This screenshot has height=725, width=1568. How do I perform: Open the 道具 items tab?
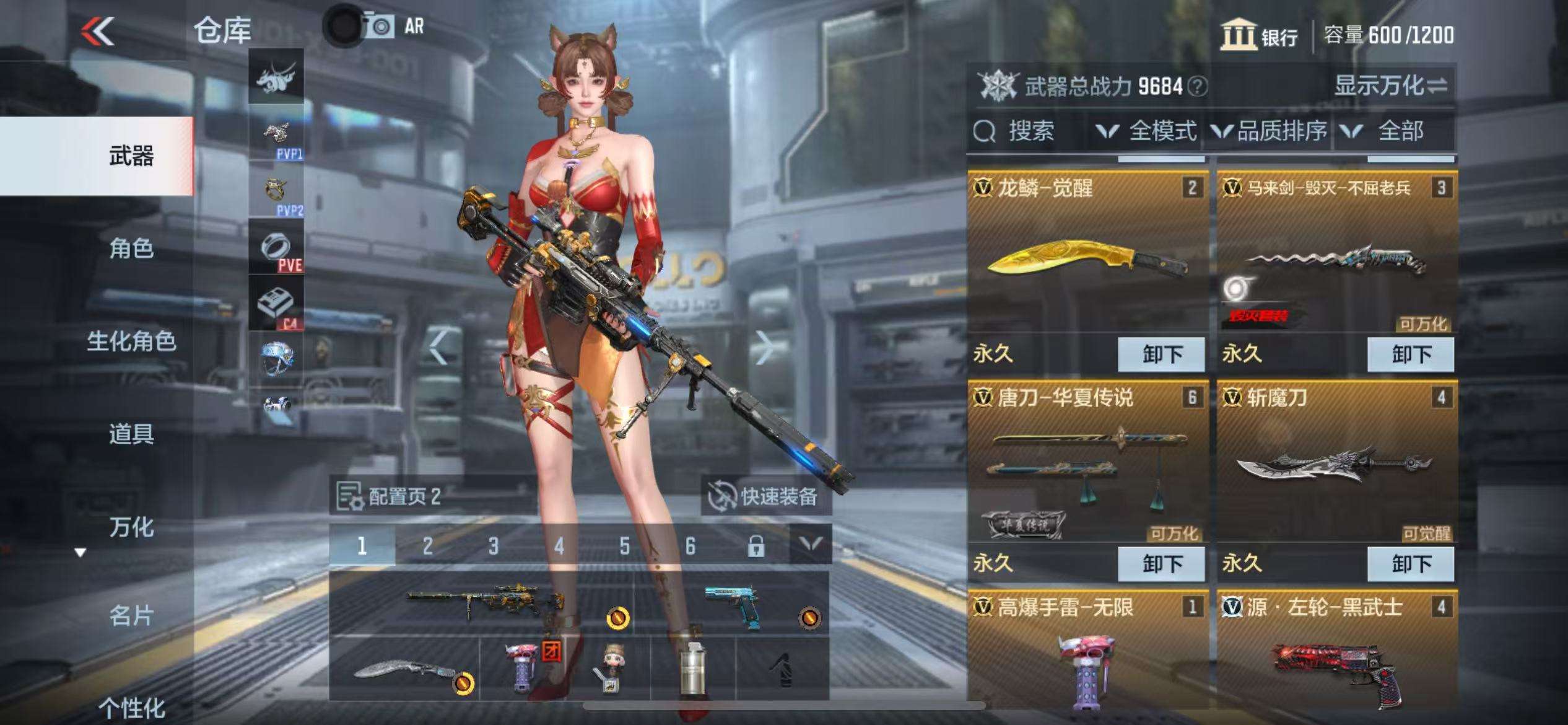tap(131, 434)
